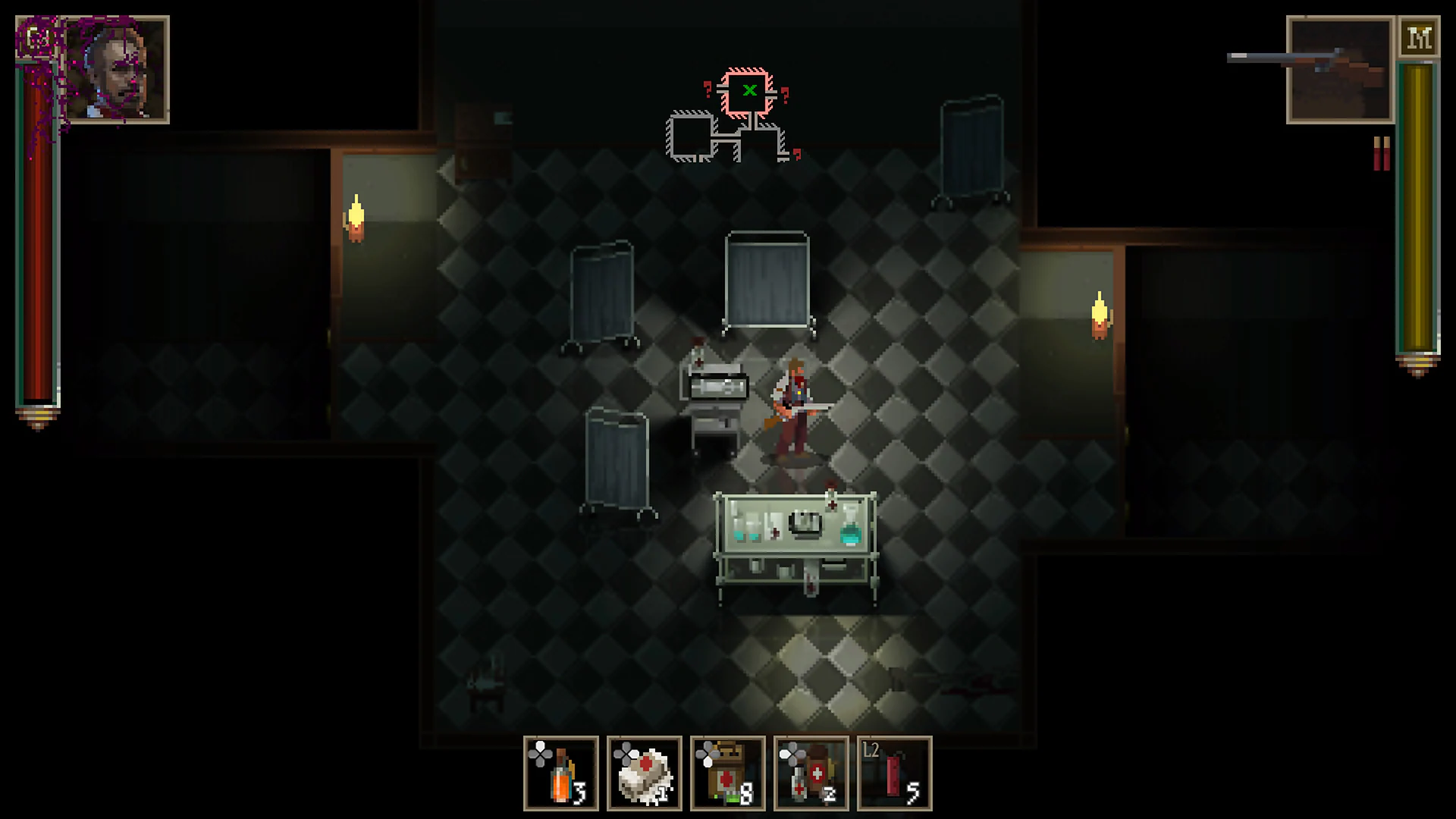
Task: Use the bandage item from the quick slots
Action: 645,773
